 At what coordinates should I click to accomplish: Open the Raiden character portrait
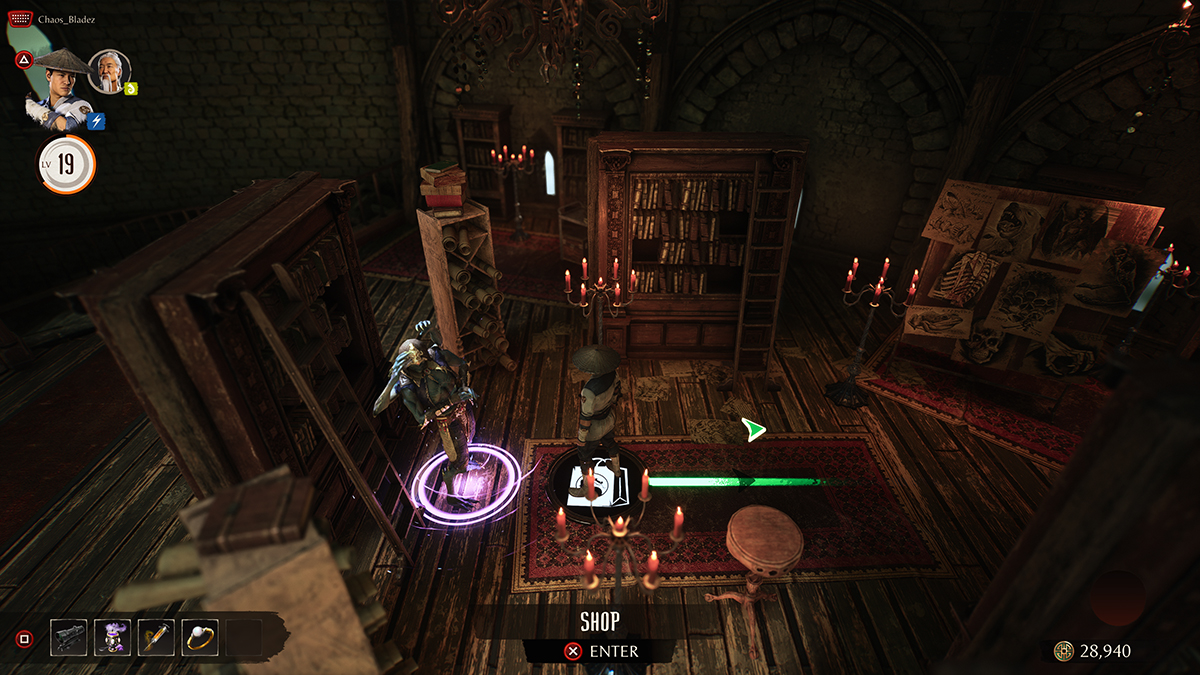coord(60,88)
